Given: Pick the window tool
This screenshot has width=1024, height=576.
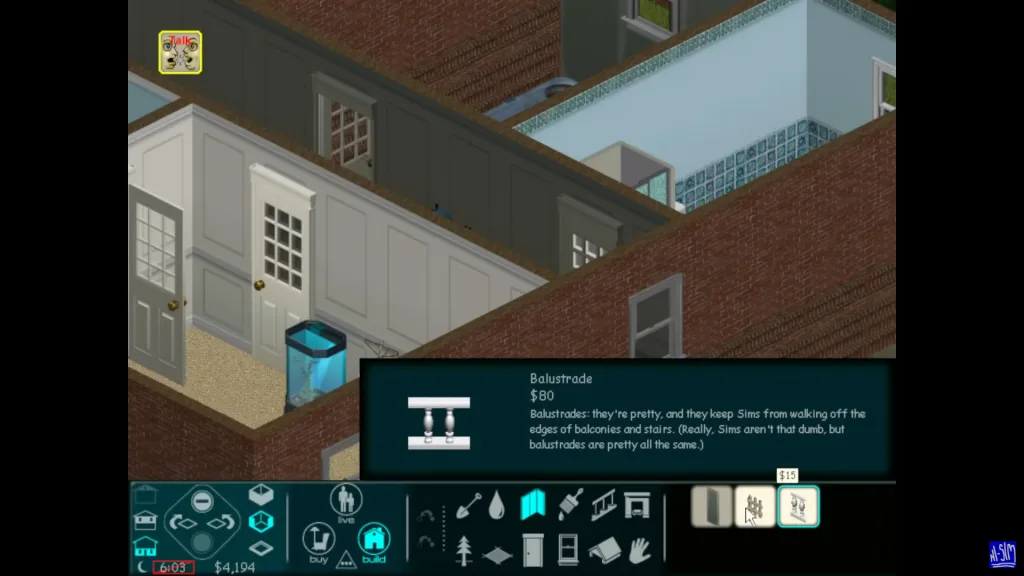Looking at the screenshot, I should point(567,549).
